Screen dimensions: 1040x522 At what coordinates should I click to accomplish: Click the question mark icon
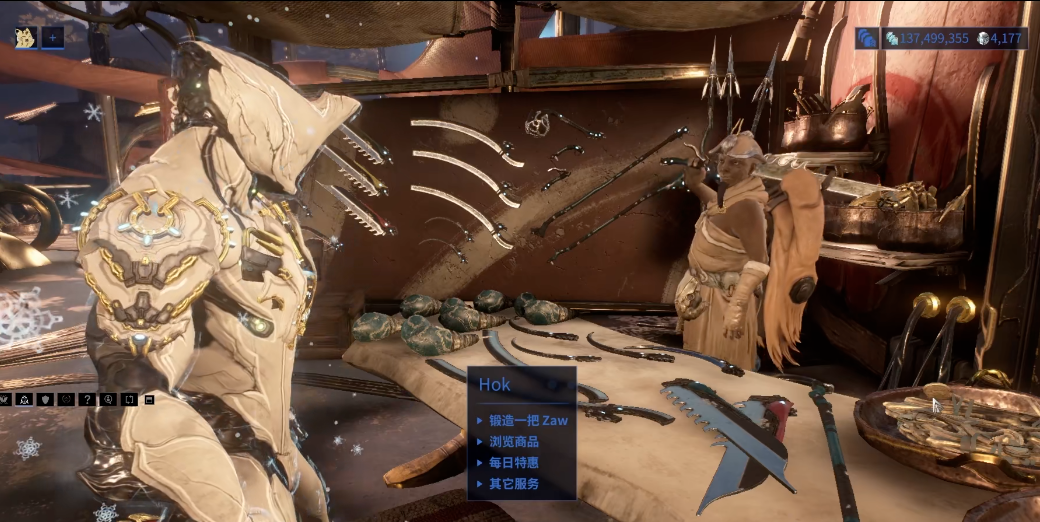click(x=86, y=399)
